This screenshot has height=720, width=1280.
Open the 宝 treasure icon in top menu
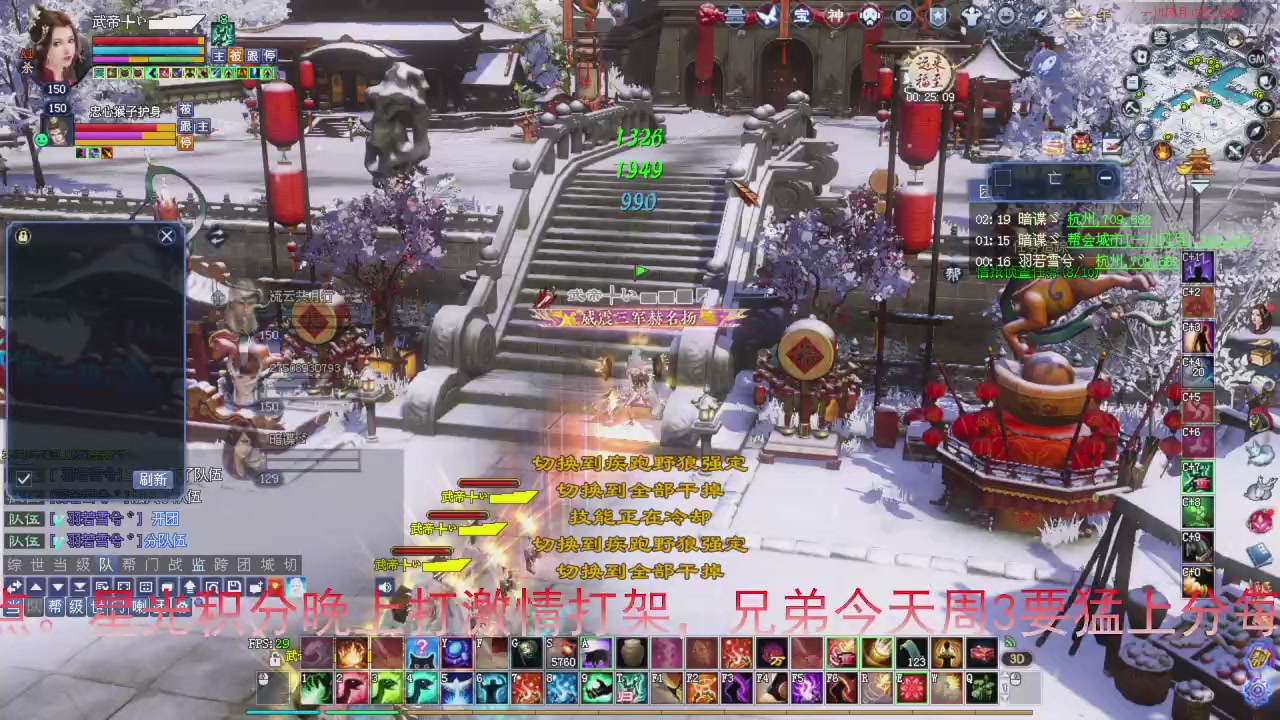(x=803, y=17)
